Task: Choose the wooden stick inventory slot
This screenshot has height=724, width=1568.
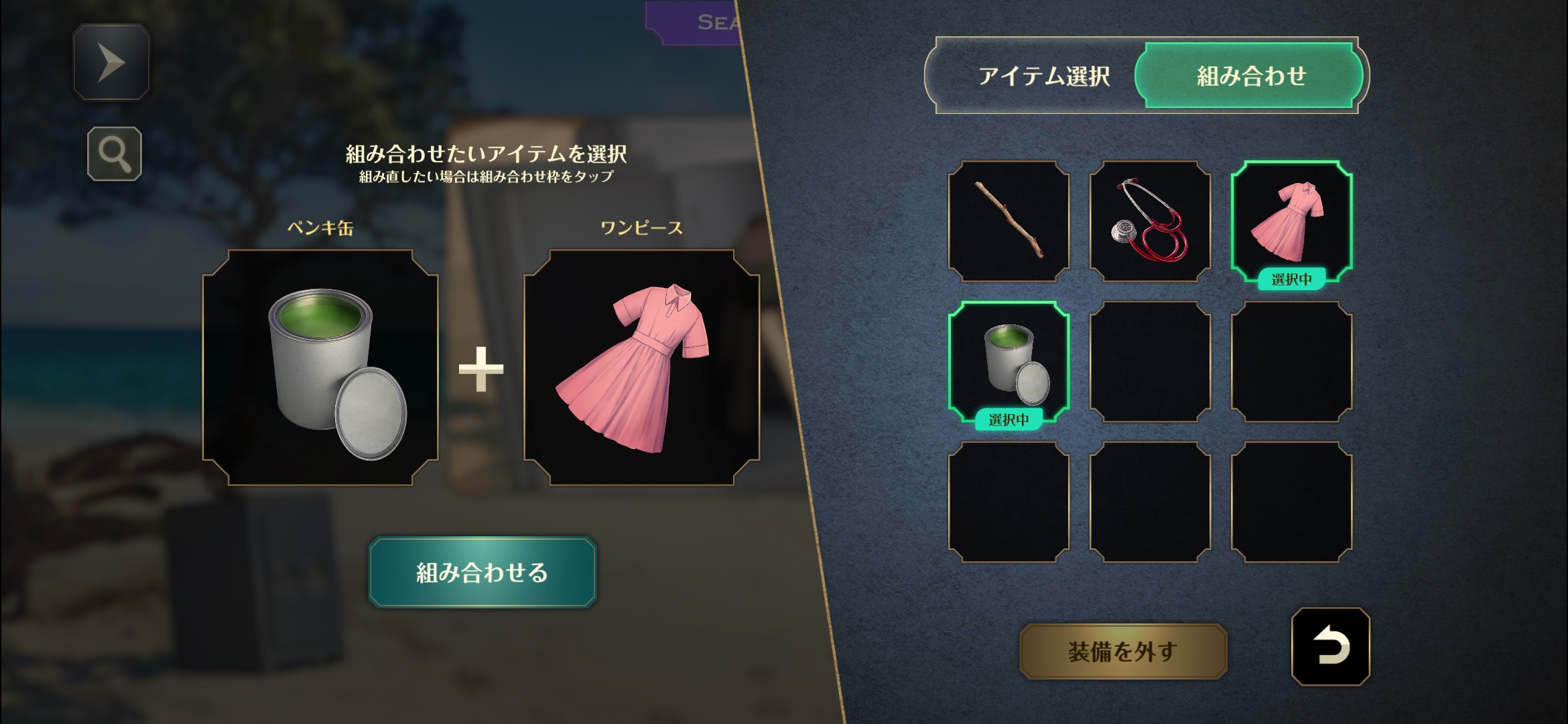Action: pyautogui.click(x=1008, y=221)
